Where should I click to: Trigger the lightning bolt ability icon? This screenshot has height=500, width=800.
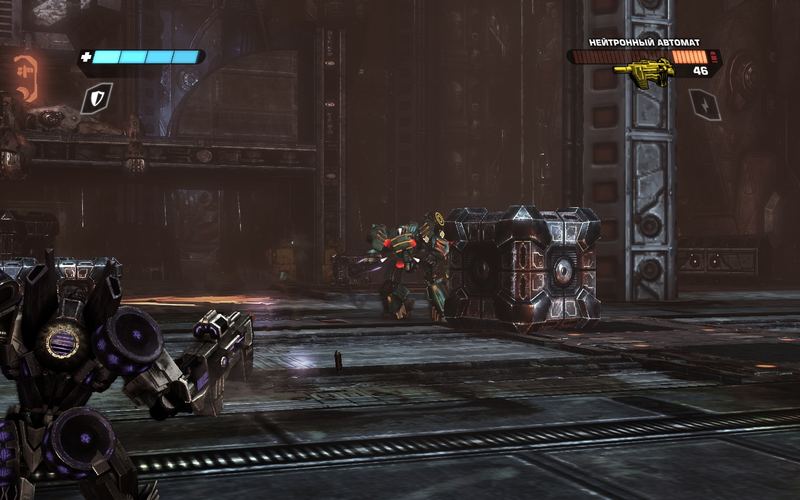705,104
